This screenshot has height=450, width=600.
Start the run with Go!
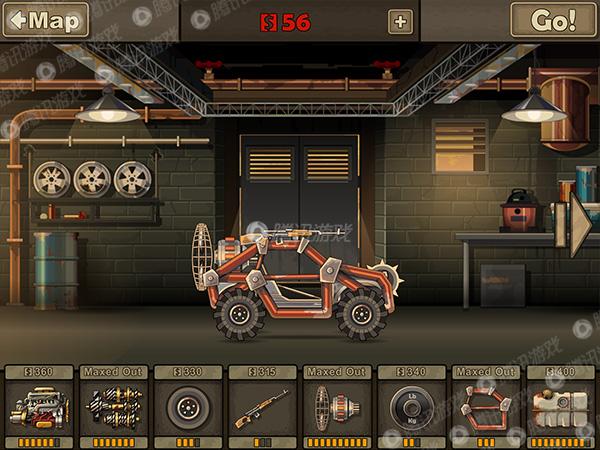pos(553,20)
